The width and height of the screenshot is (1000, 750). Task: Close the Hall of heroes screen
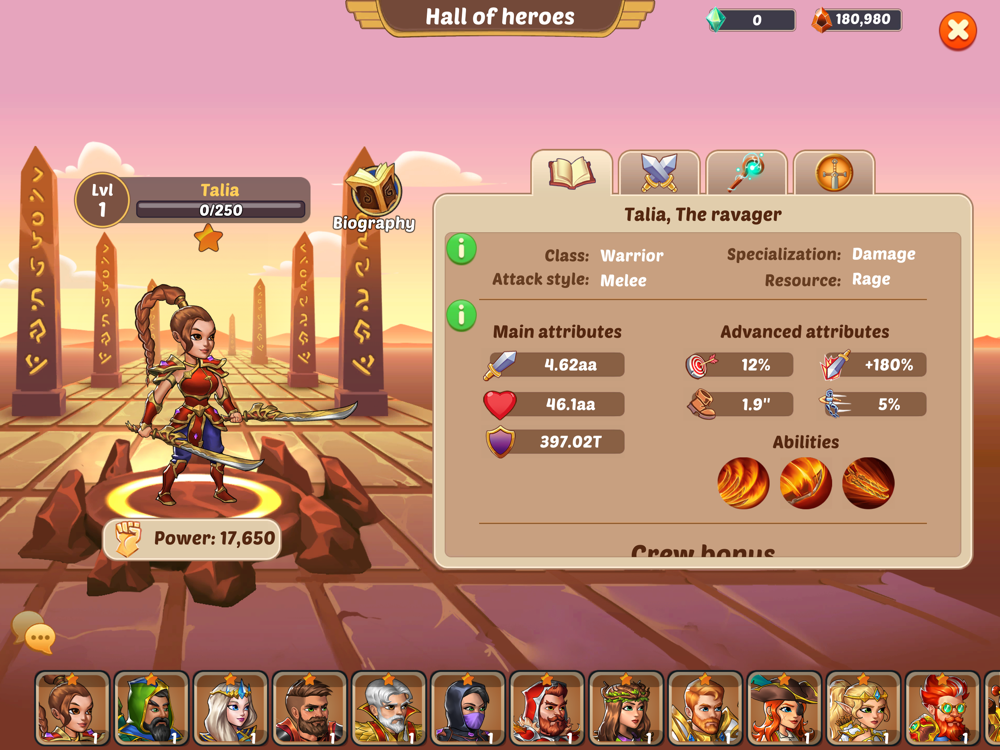click(957, 31)
